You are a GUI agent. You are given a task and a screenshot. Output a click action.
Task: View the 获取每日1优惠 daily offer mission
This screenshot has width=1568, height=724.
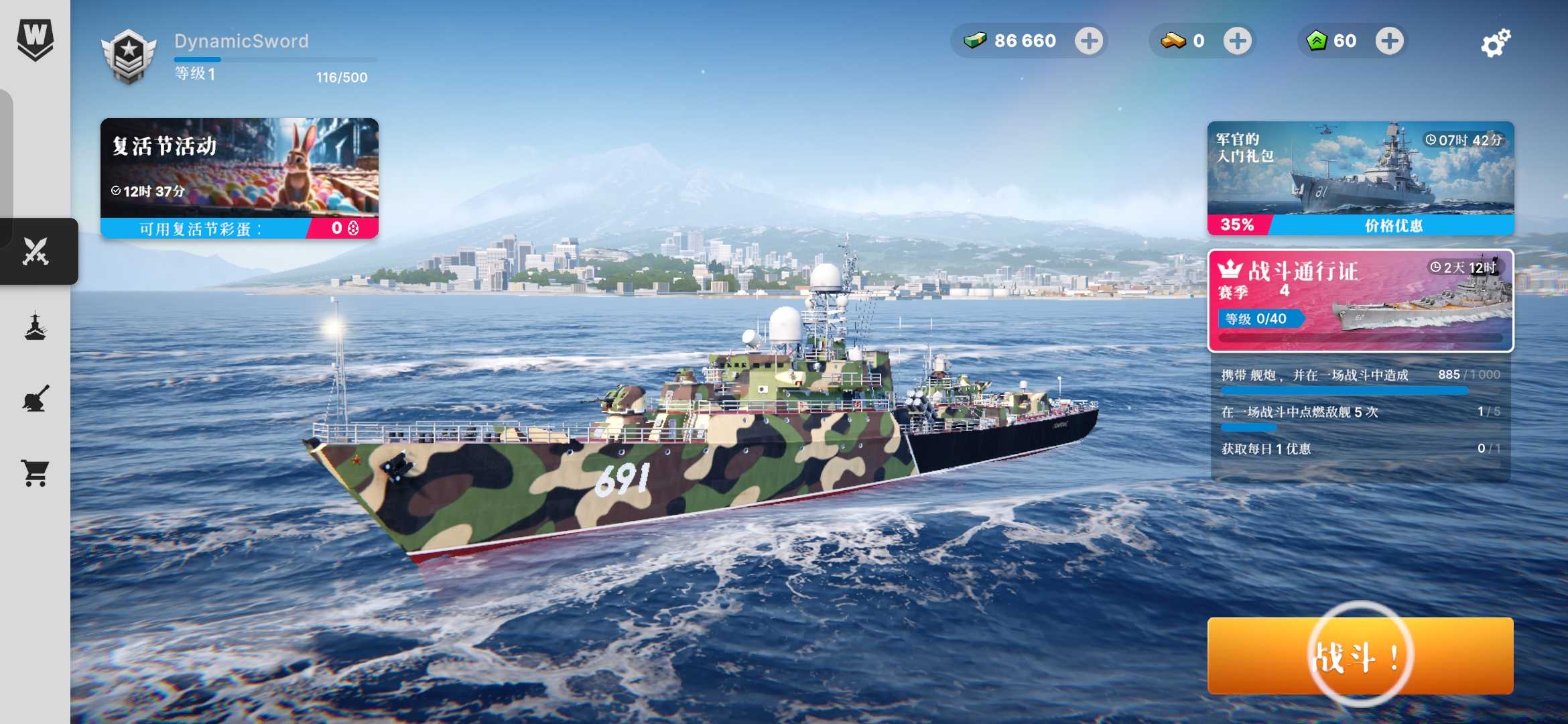(x=1360, y=448)
